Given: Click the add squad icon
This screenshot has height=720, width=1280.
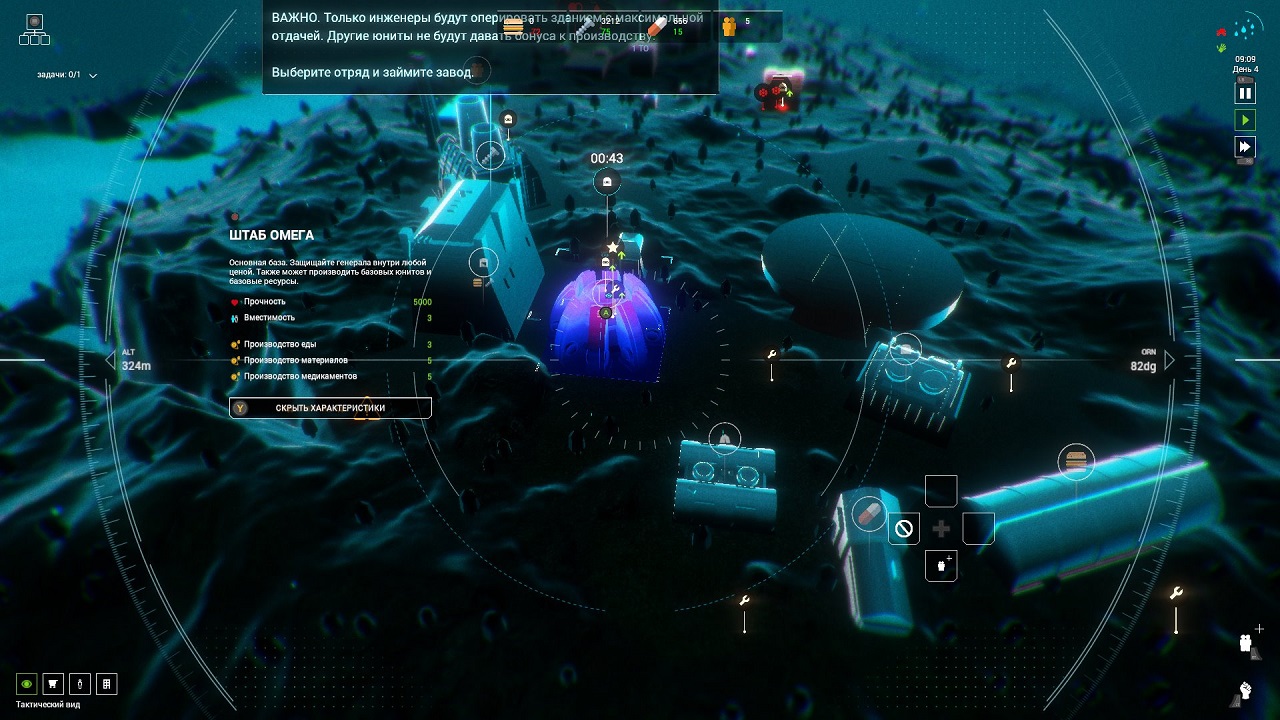Looking at the screenshot, I should pyautogui.click(x=1248, y=642).
